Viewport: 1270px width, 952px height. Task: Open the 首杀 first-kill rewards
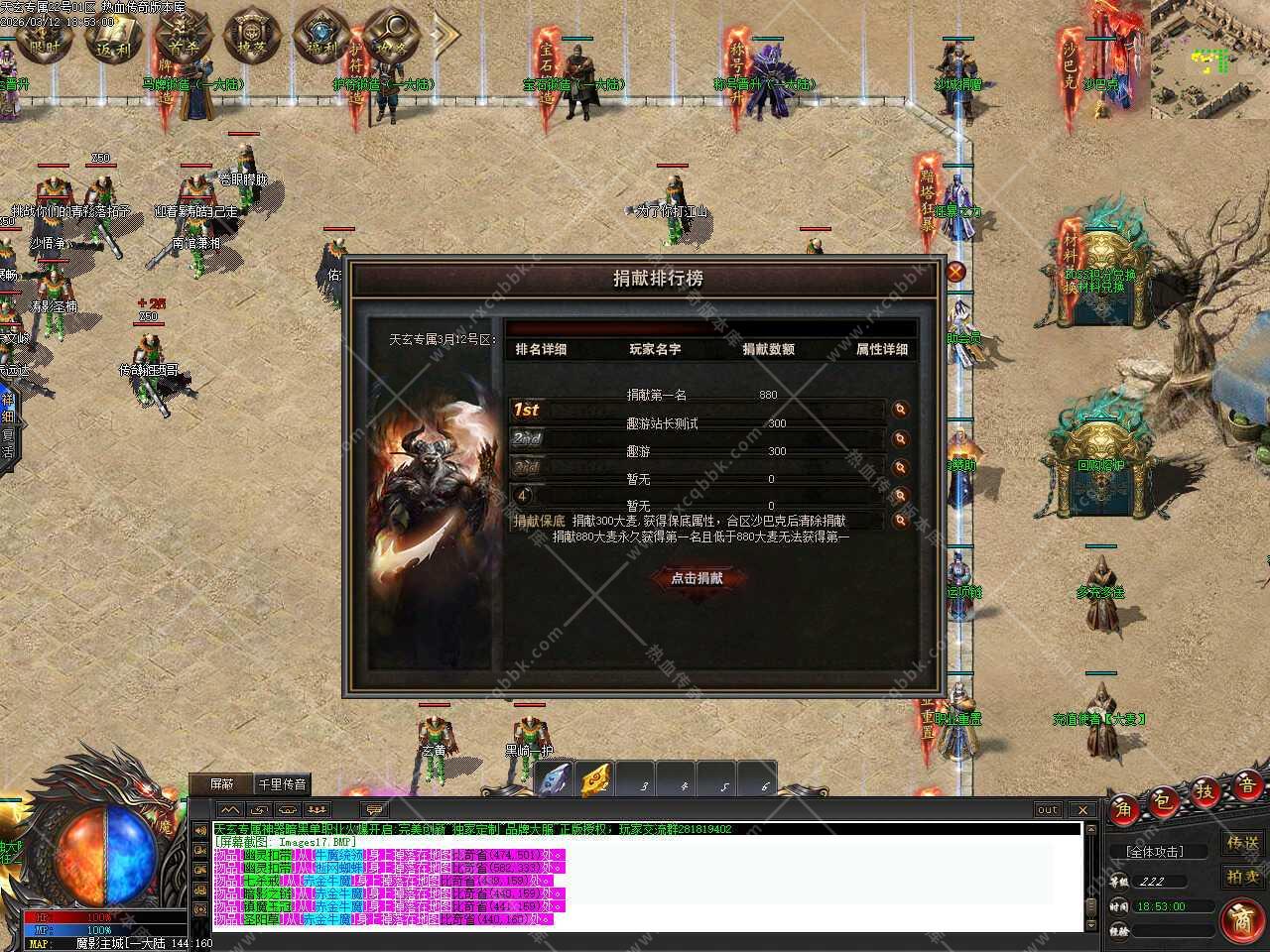pos(178,36)
